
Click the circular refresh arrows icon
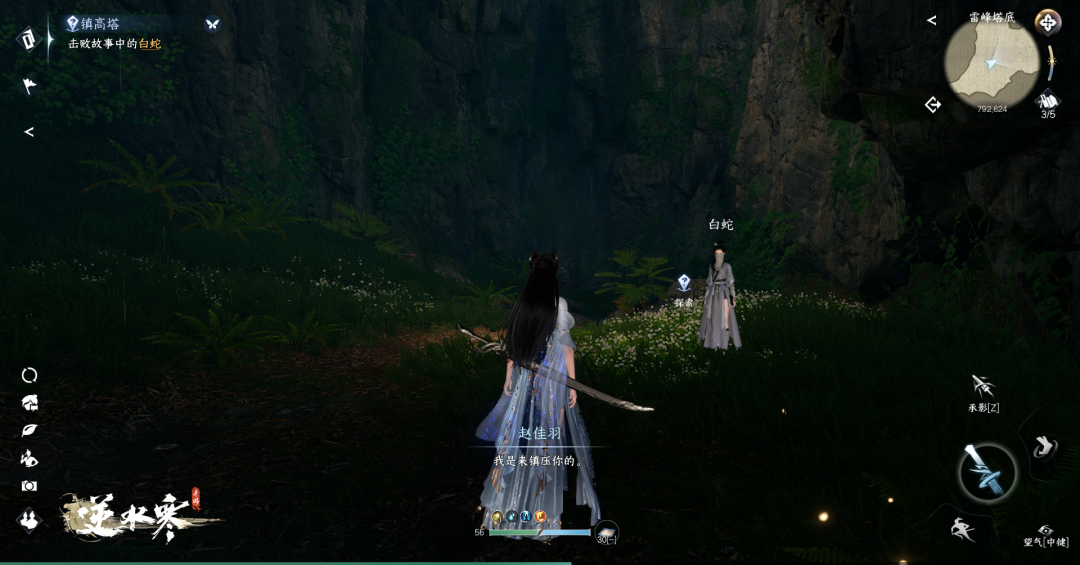point(29,375)
